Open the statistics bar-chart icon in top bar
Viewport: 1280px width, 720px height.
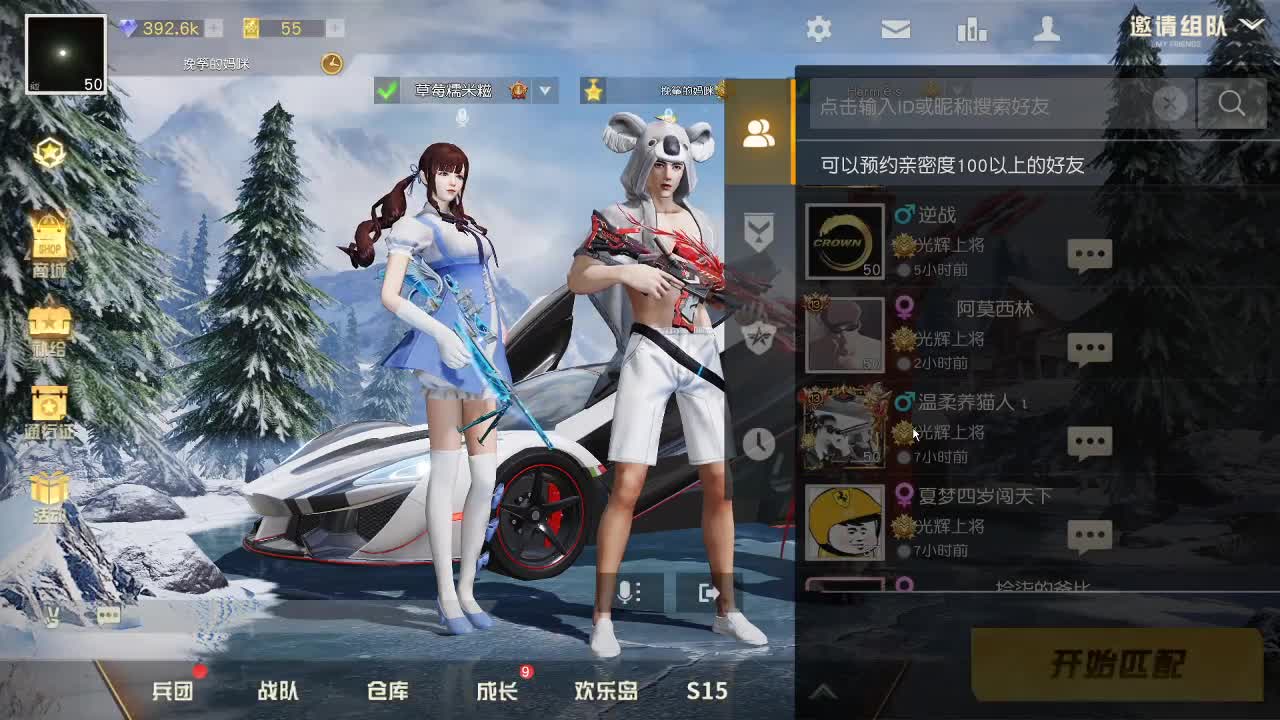coord(973,30)
